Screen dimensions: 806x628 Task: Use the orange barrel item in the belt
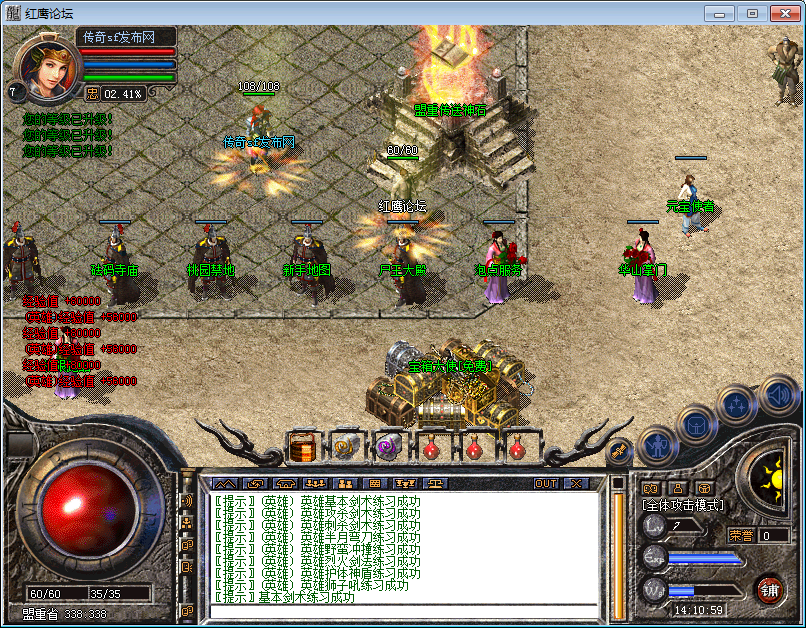(x=303, y=447)
